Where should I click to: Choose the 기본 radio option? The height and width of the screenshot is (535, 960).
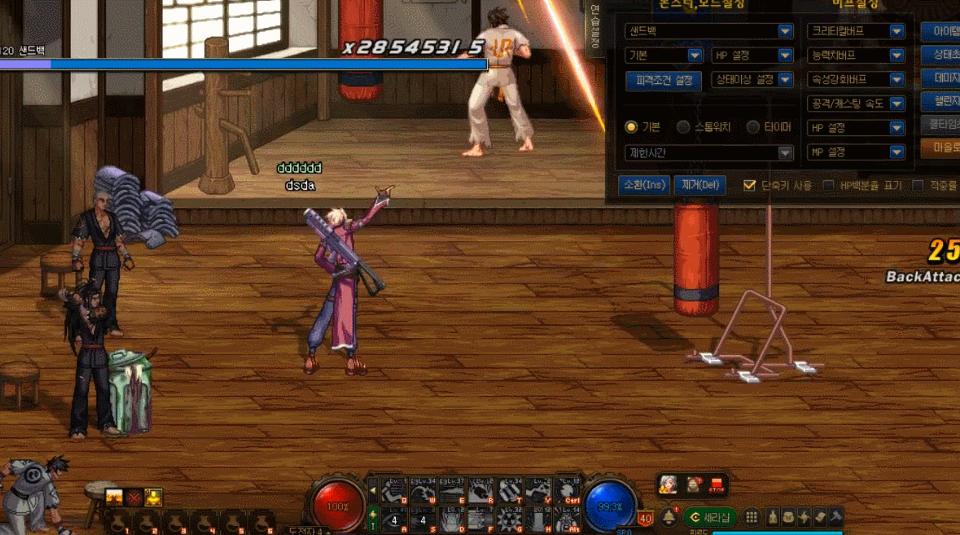(631, 127)
